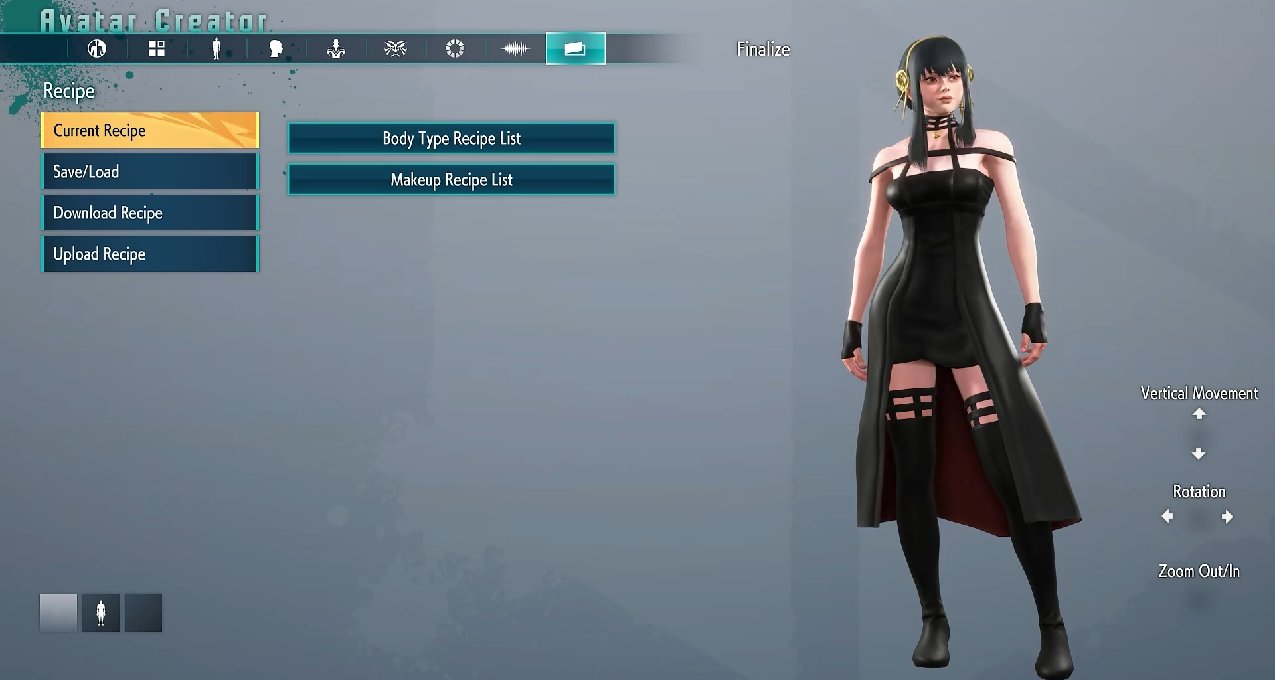Viewport: 1275px width, 680px height.
Task: Click the Vertical Movement up arrow
Action: pyautogui.click(x=1199, y=414)
